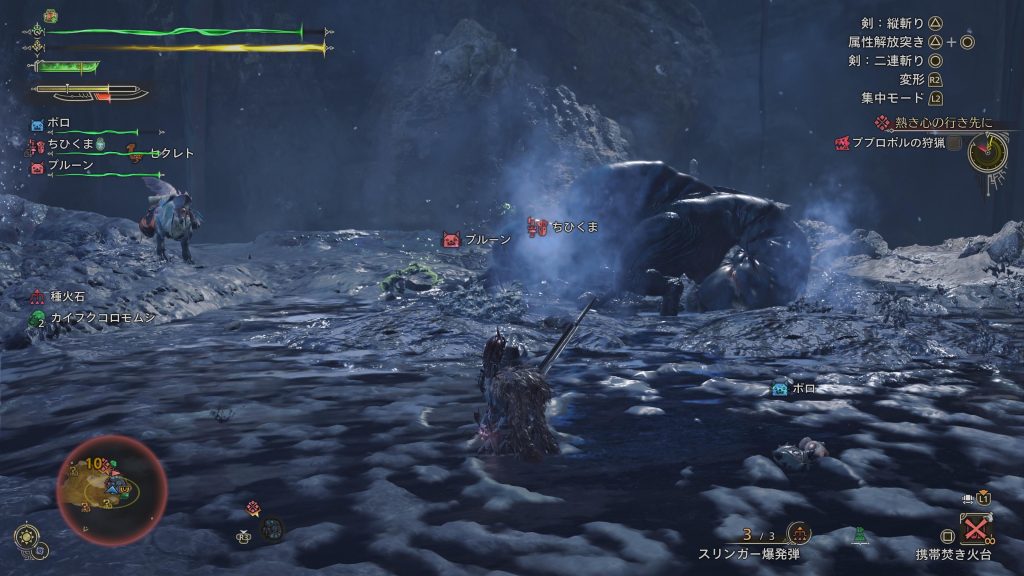
Task: Select the 携帯焚き火台 item slot
Action: [974, 527]
